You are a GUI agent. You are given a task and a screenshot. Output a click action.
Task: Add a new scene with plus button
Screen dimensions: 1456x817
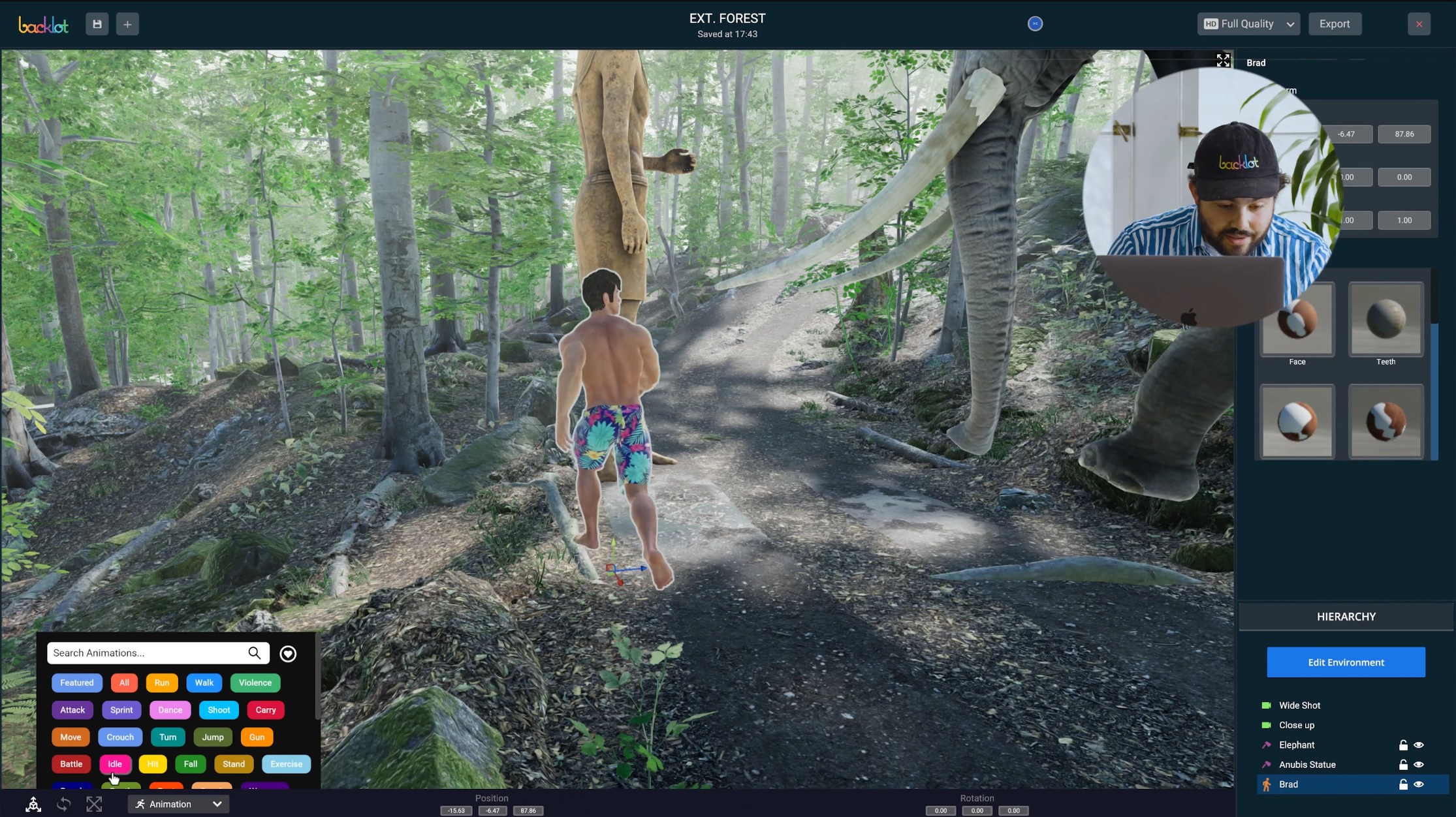pyautogui.click(x=127, y=24)
